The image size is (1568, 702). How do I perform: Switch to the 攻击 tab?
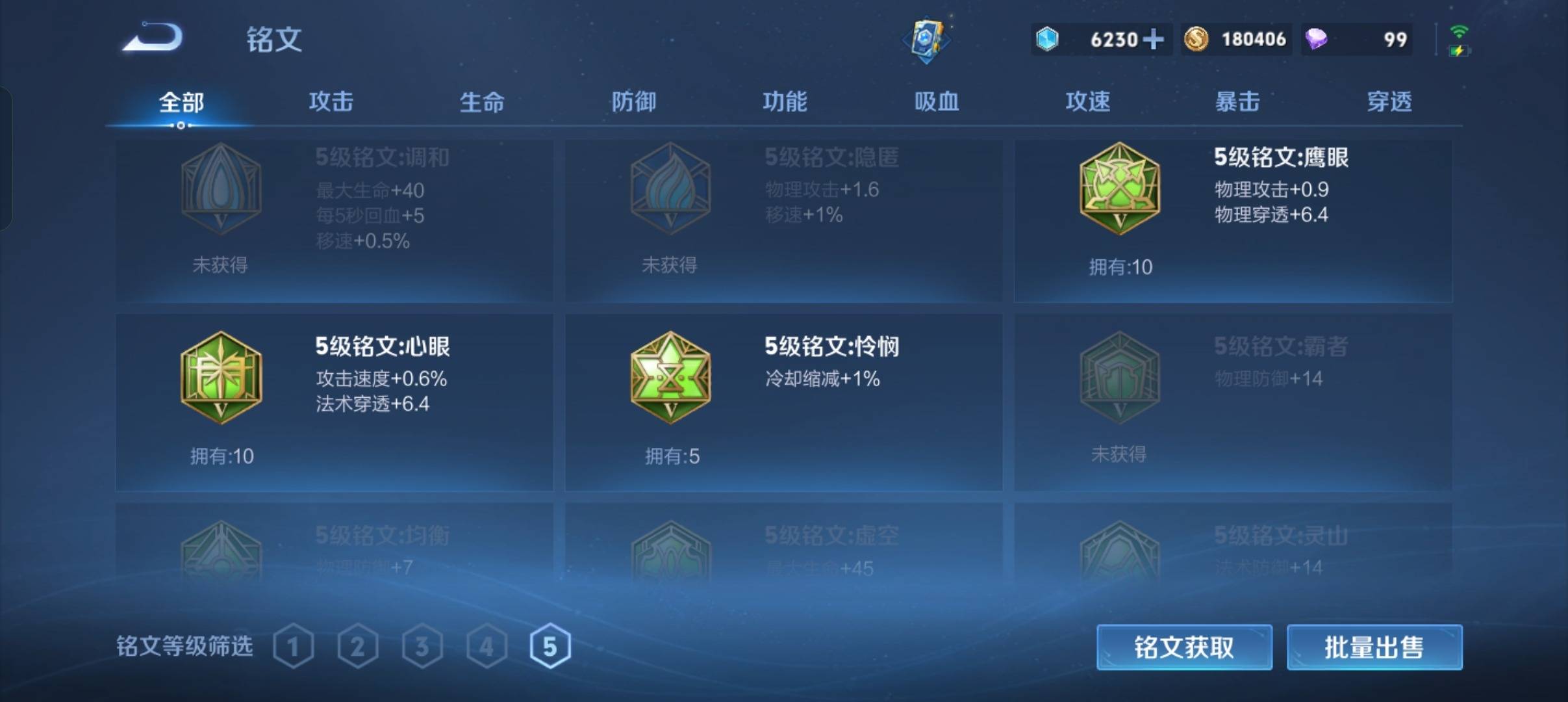(331, 102)
